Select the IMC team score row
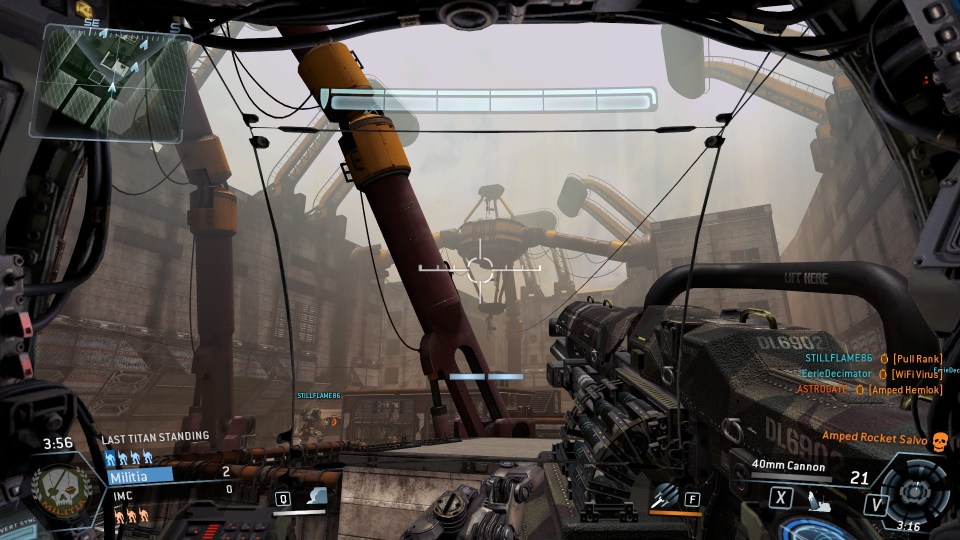Screen dimensions: 960x540 point(170,495)
